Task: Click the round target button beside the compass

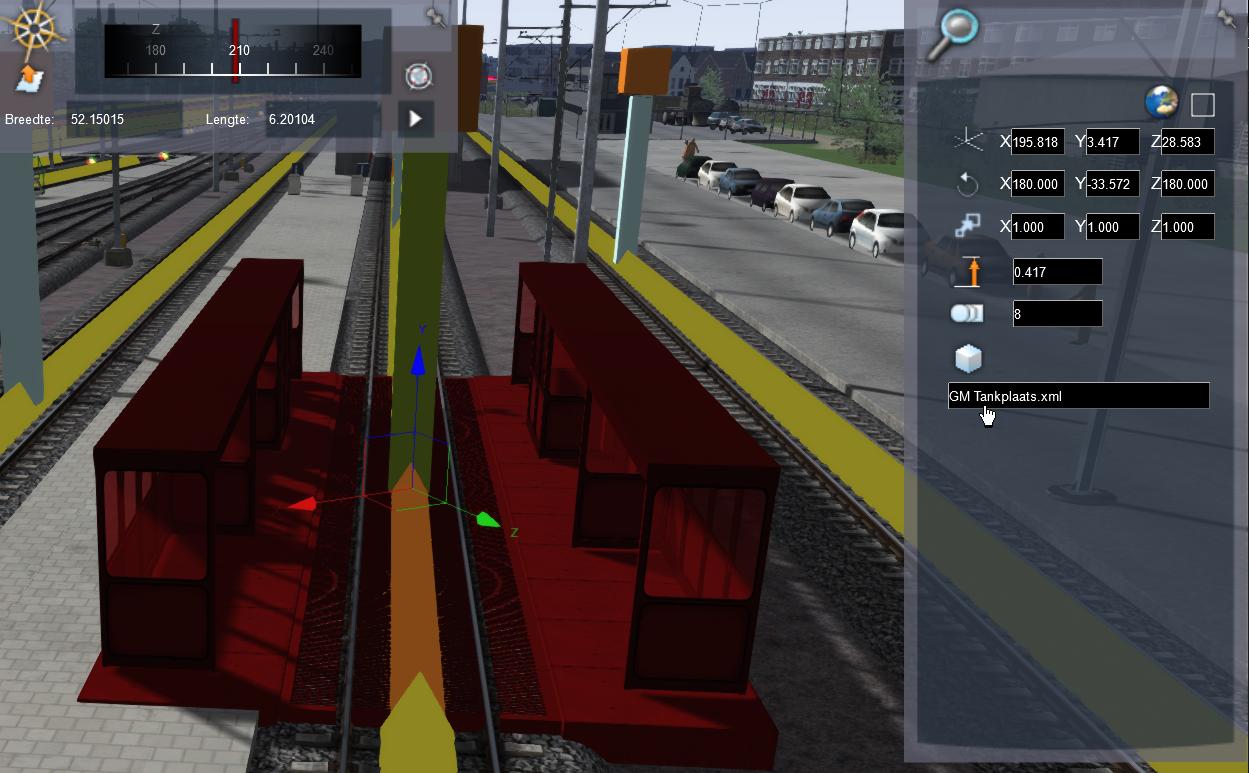Action: coord(418,76)
